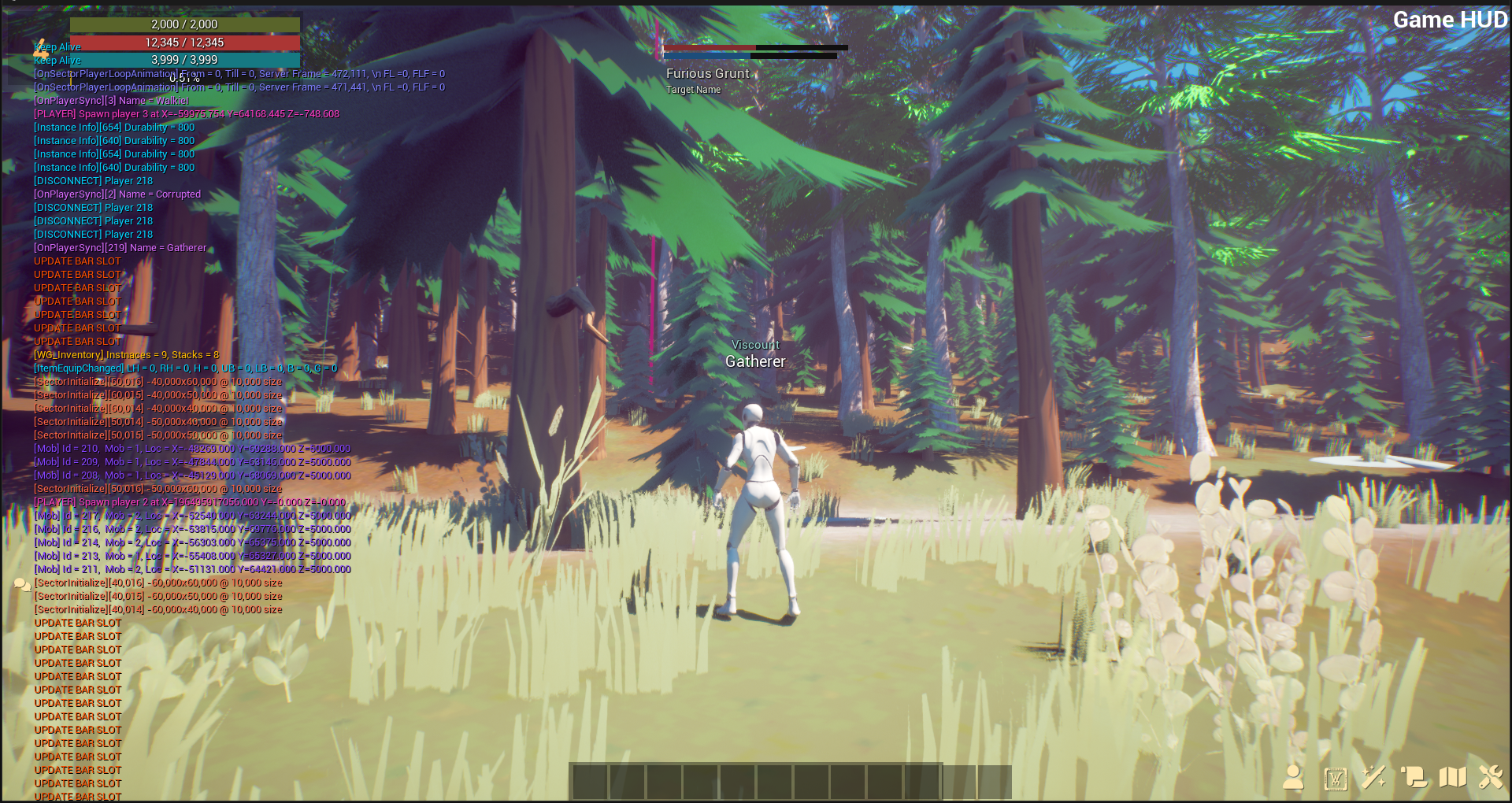Open the wrench and screwdriver settings icon
Image resolution: width=1512 pixels, height=803 pixels.
tap(1491, 777)
